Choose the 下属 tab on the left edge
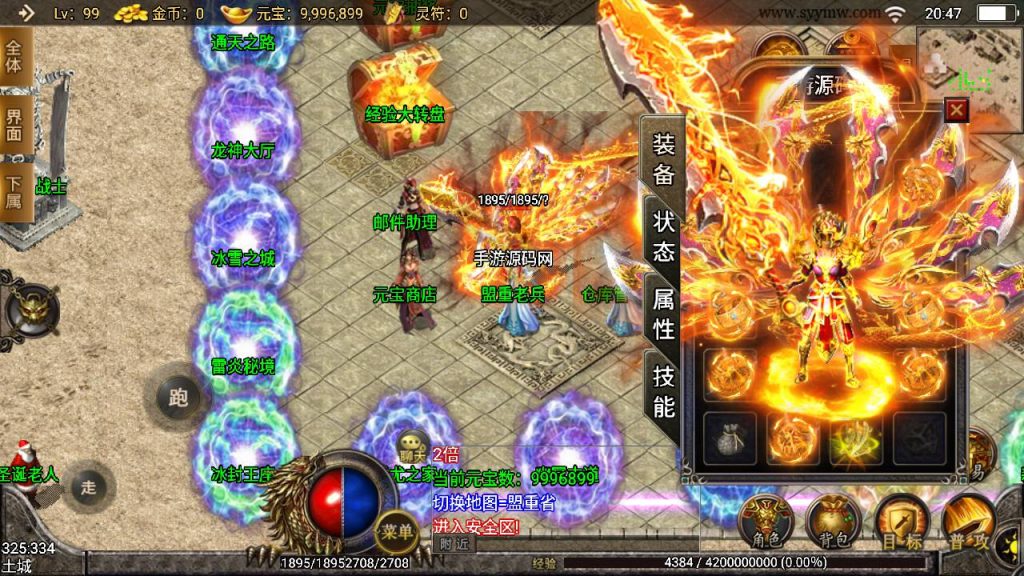 click(14, 196)
